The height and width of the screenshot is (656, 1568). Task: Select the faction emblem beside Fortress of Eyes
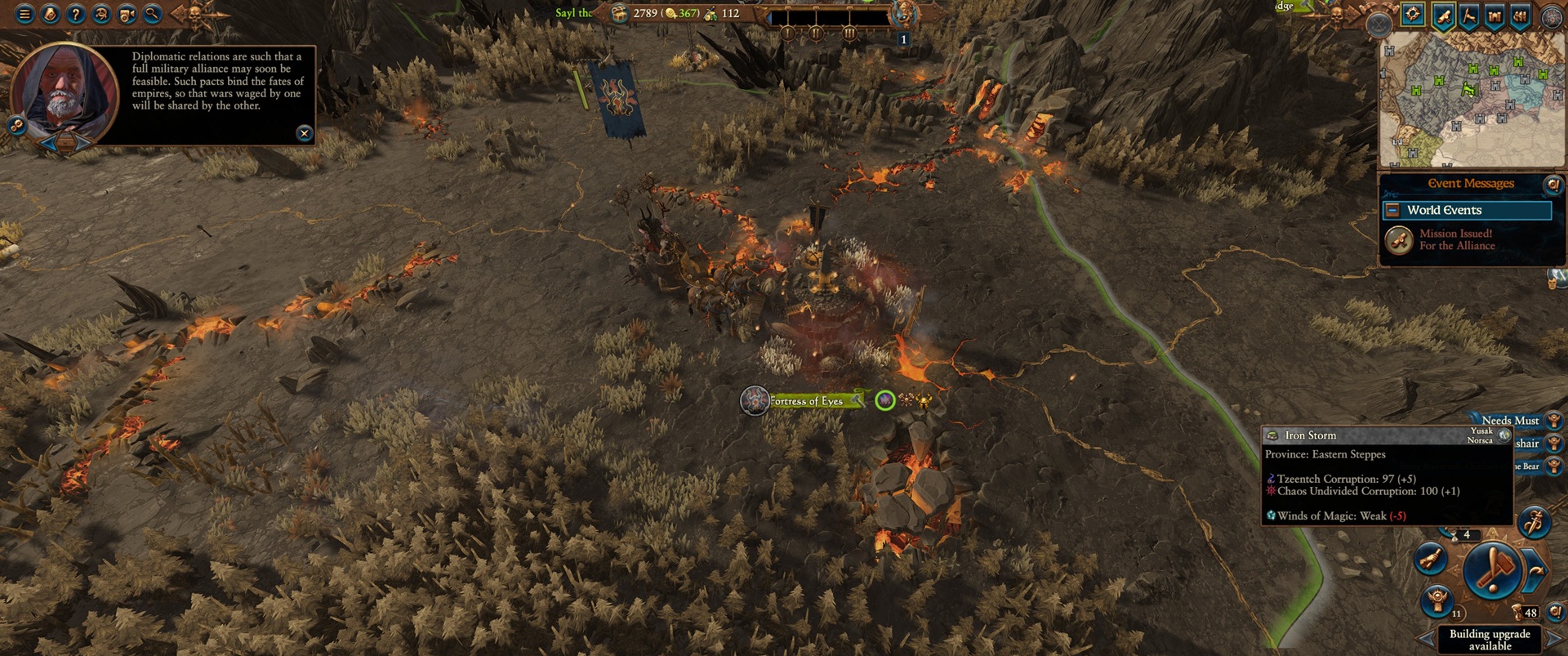point(755,402)
